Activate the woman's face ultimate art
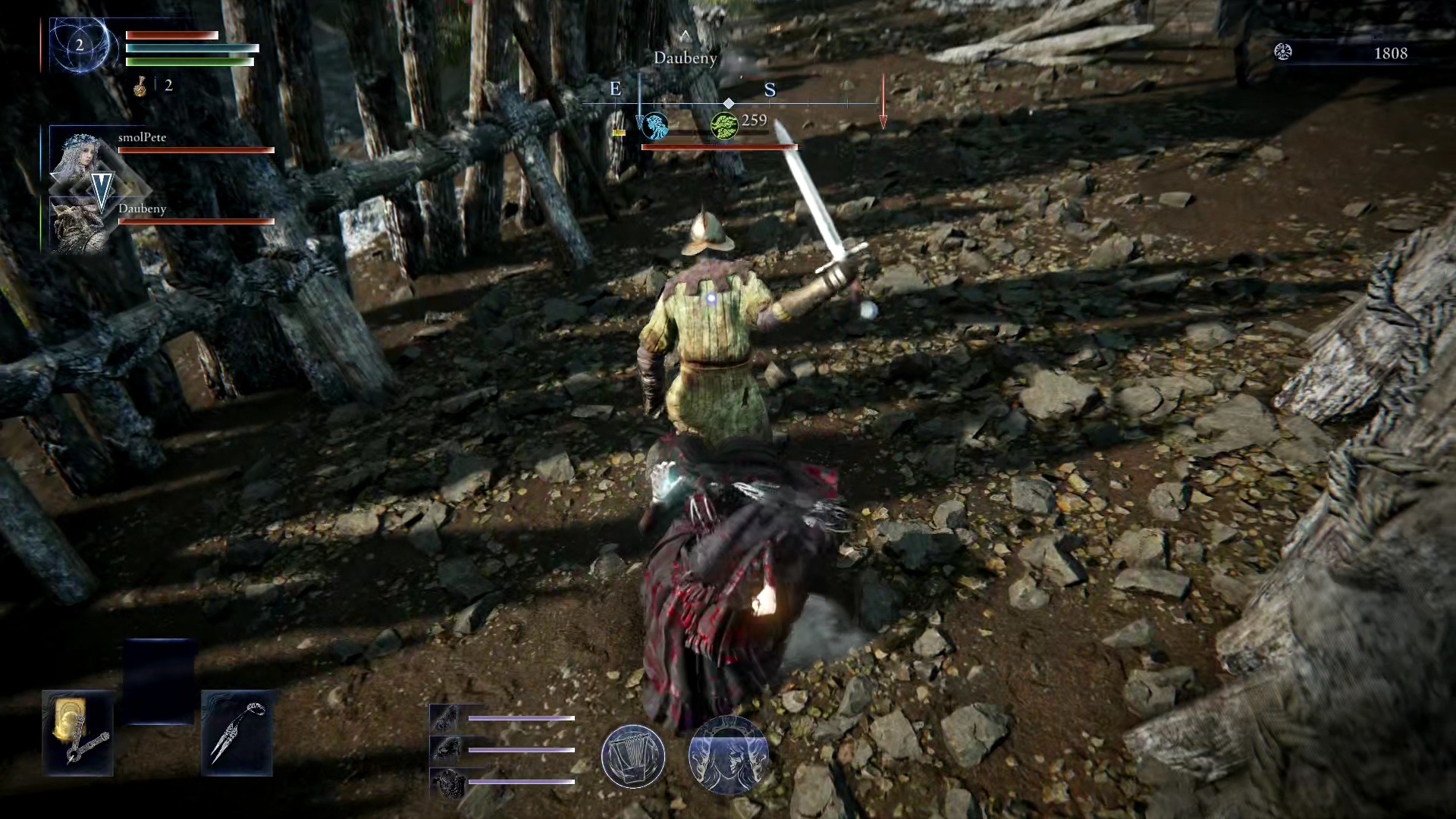 click(728, 755)
